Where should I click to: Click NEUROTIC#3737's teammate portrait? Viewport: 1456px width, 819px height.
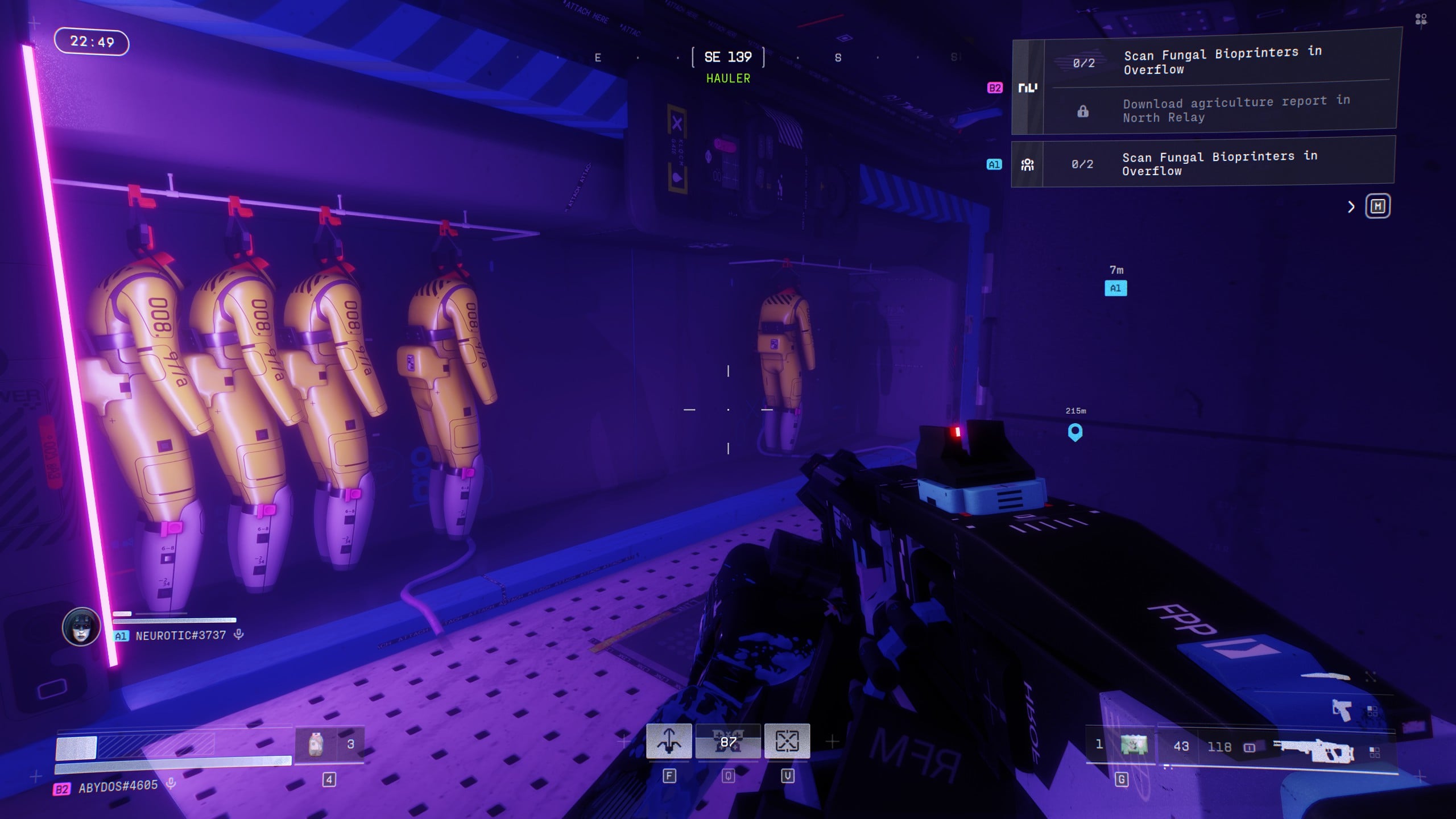(81, 627)
